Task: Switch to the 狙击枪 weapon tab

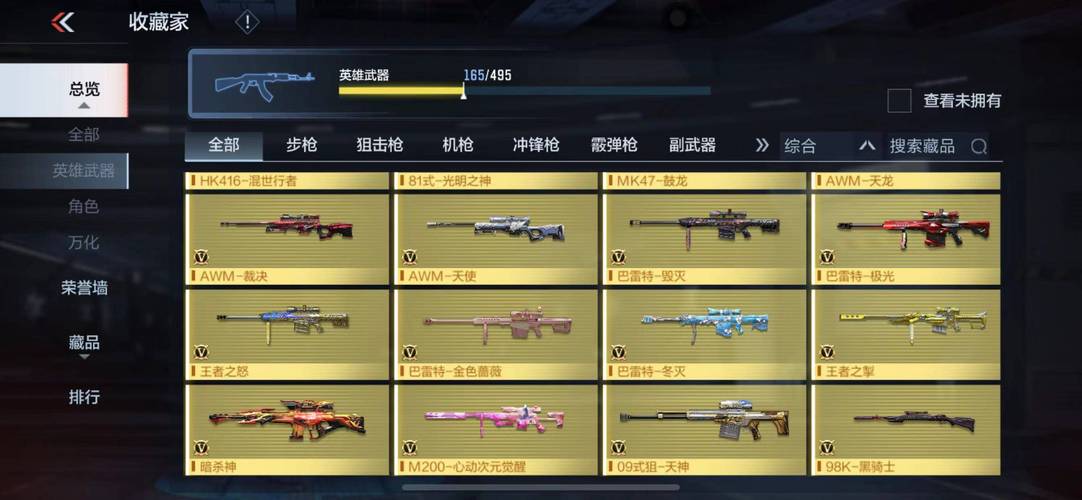Action: (x=380, y=145)
